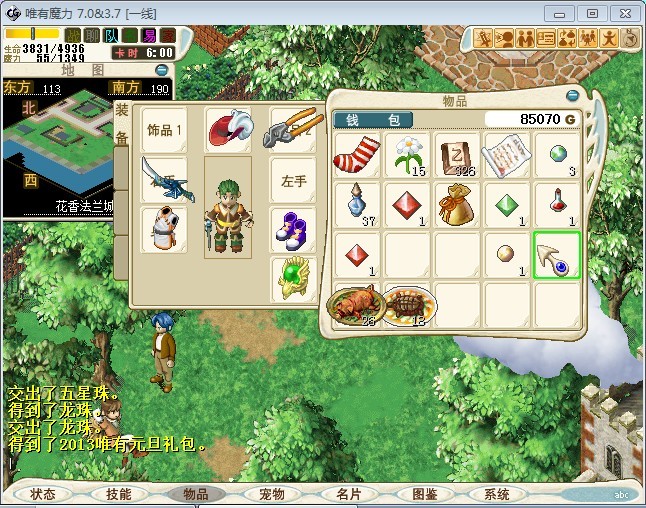Select the rolled scroll item
The image size is (646, 508).
[x=507, y=156]
